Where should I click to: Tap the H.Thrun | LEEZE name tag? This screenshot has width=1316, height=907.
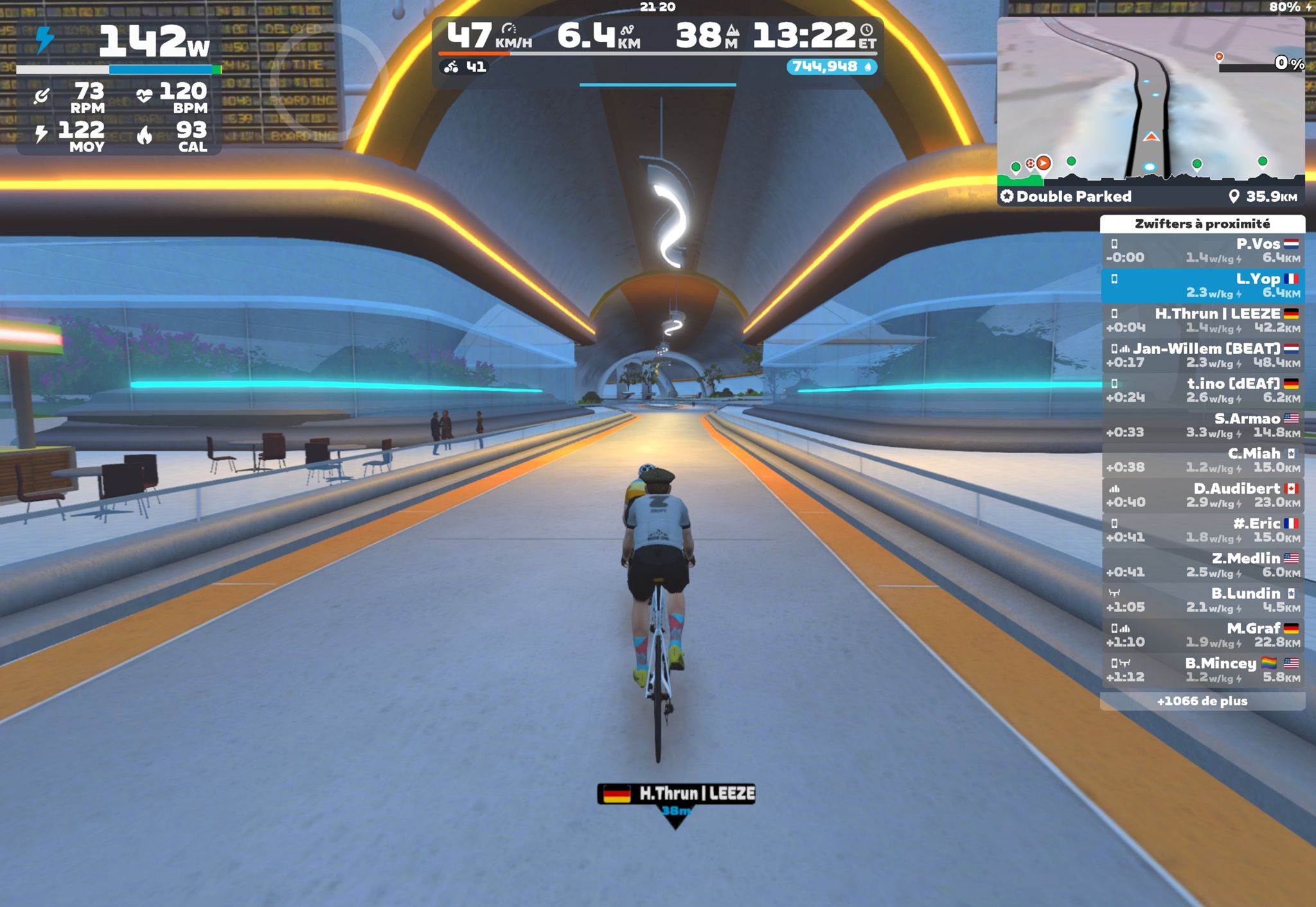[676, 794]
